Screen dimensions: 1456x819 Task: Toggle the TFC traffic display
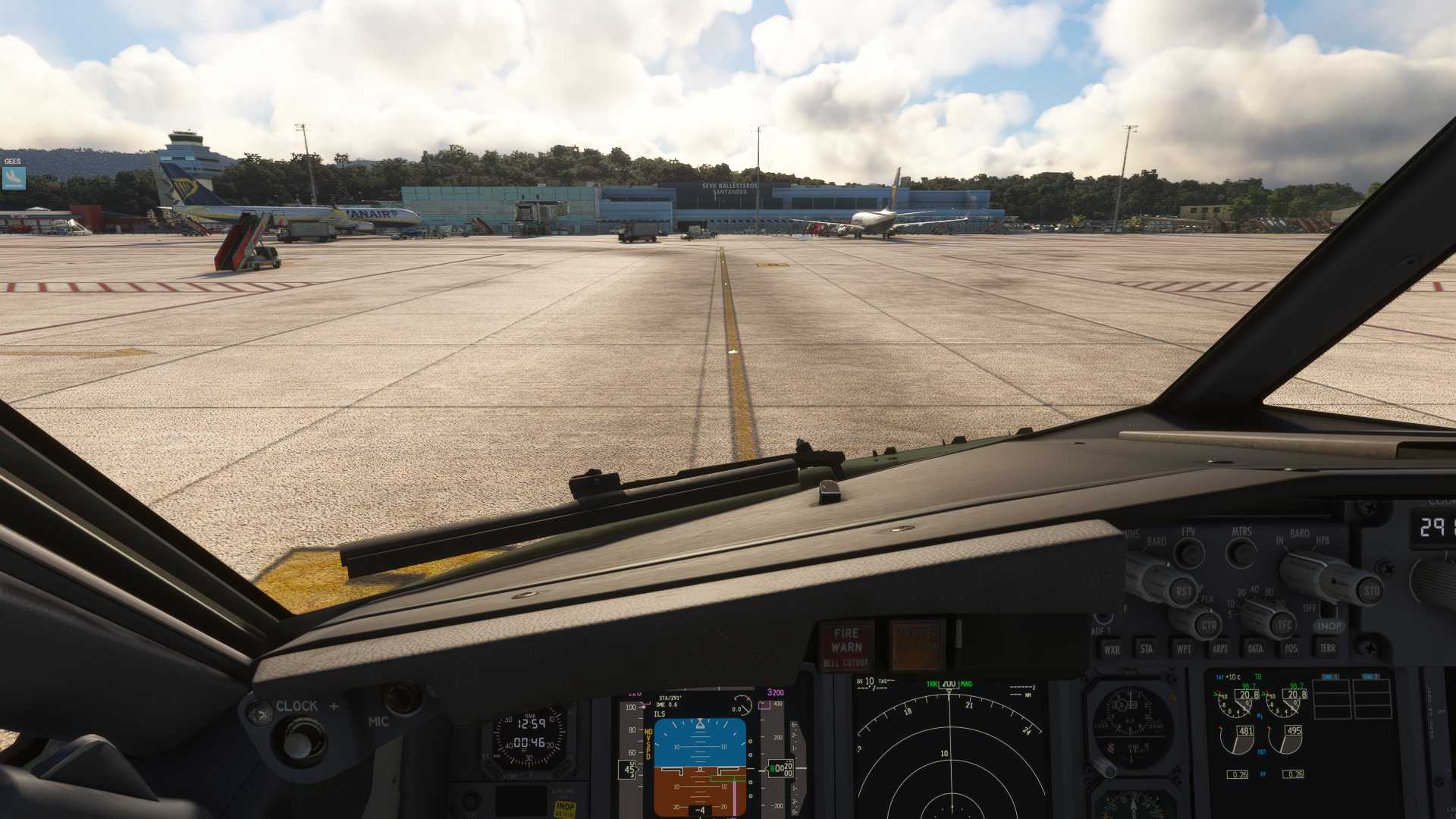[x=1283, y=625]
